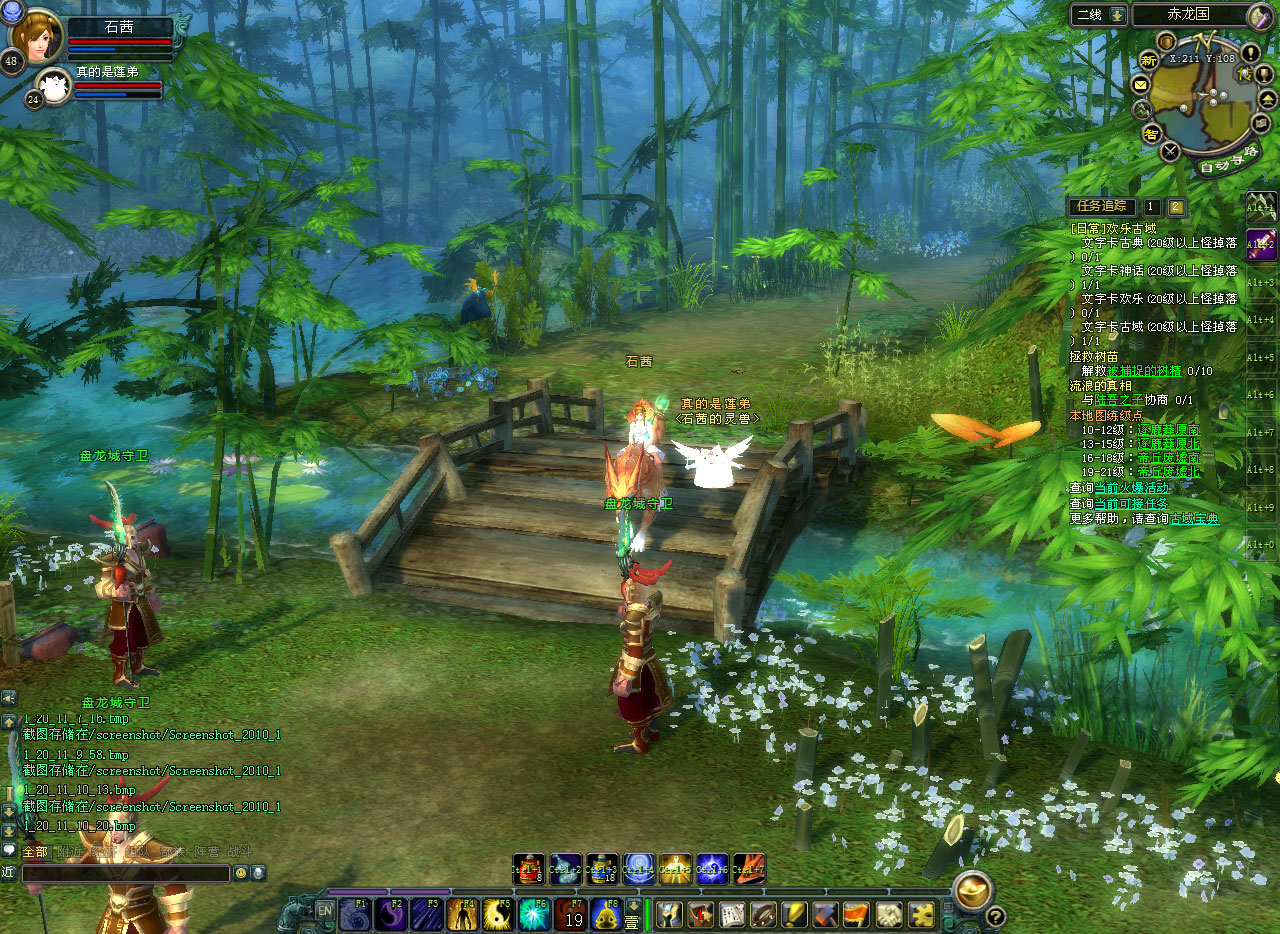Click the 占城宝典 help link
1280x934 pixels.
point(1195,519)
